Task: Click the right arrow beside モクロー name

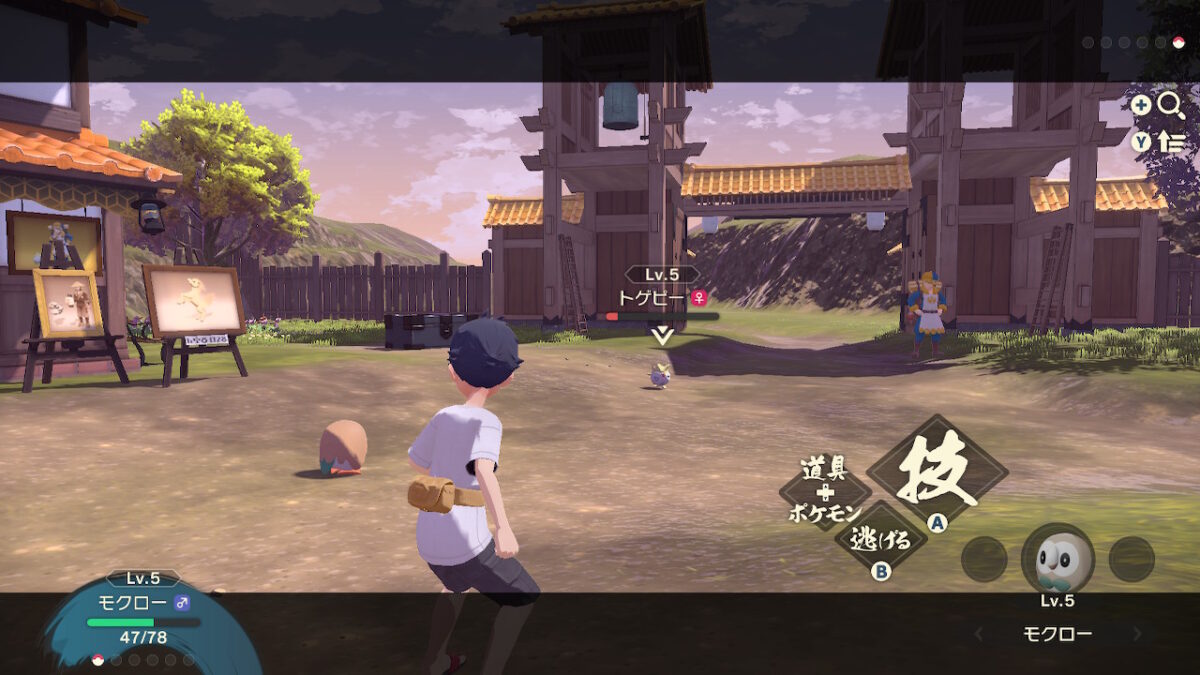Action: pyautogui.click(x=1137, y=634)
